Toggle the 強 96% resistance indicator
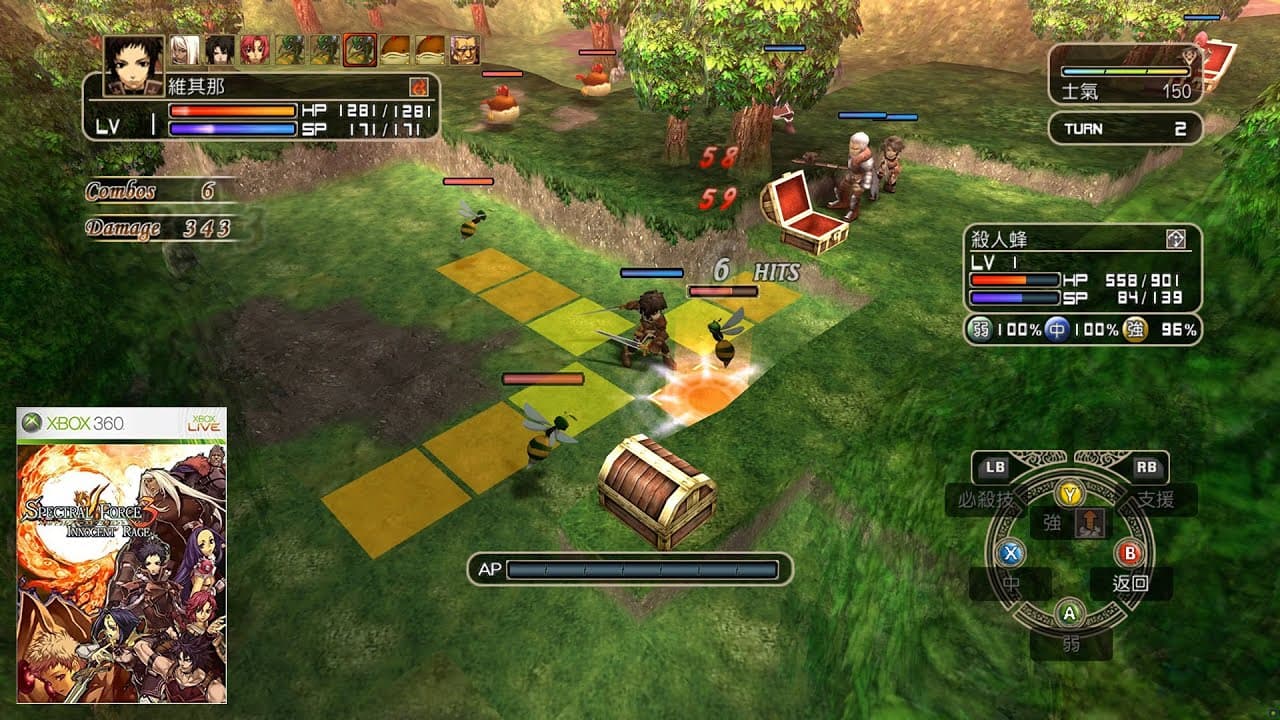The height and width of the screenshot is (720, 1280). point(1138,328)
